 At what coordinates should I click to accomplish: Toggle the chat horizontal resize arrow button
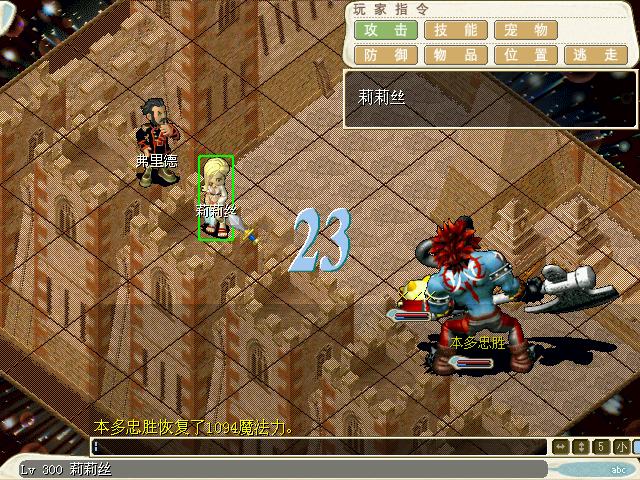(561, 447)
